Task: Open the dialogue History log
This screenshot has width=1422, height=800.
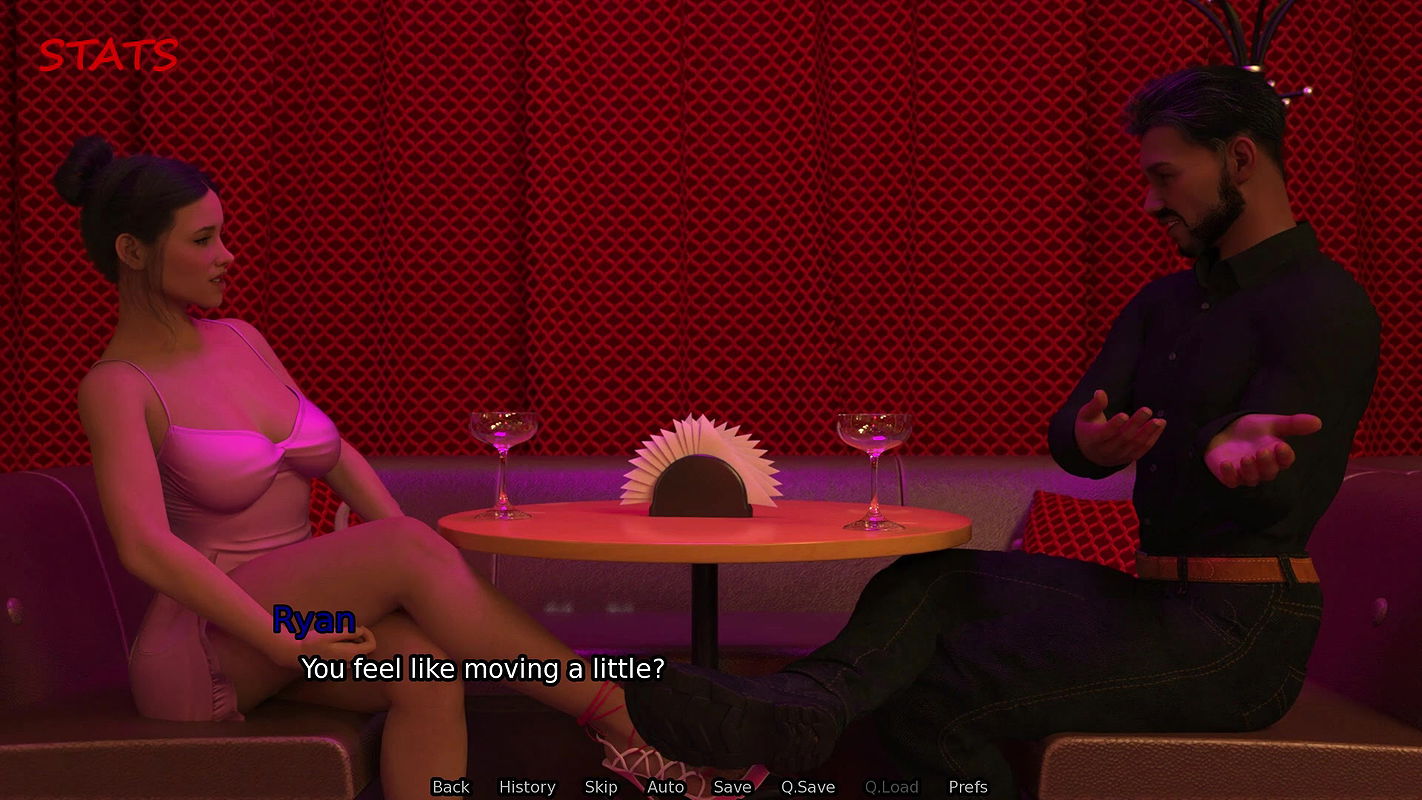Action: pos(527,787)
